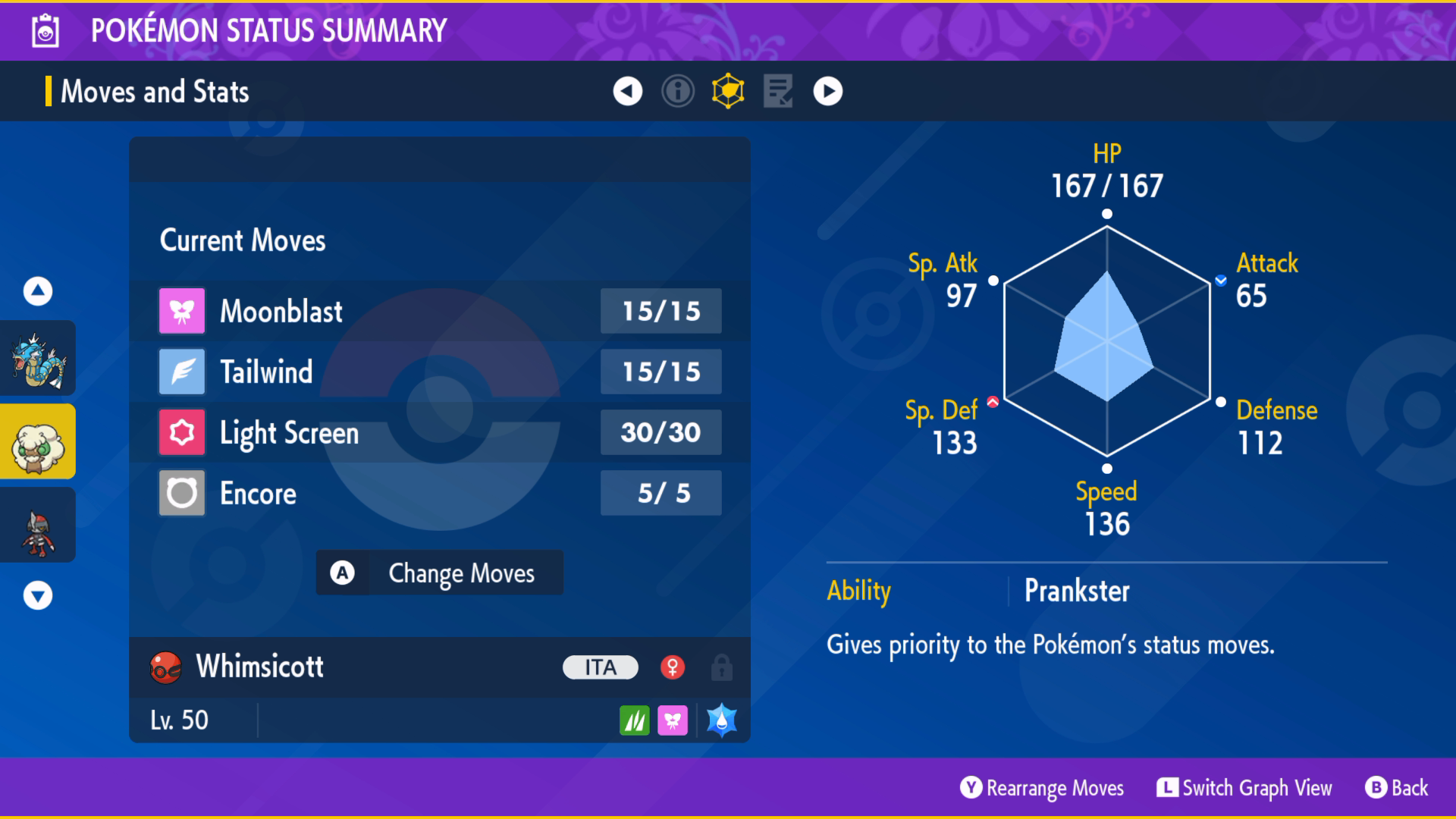This screenshot has height=819, width=1456.
Task: Click the female gender symbol
Action: [673, 667]
